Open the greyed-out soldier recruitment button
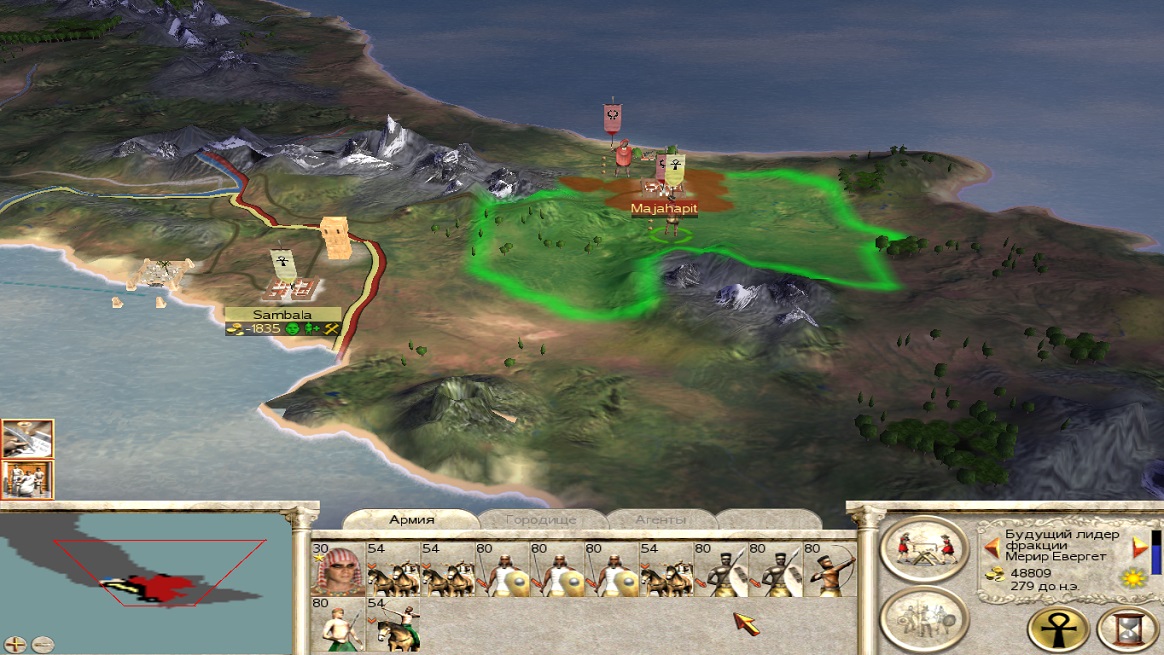The width and height of the screenshot is (1164, 655). click(924, 618)
